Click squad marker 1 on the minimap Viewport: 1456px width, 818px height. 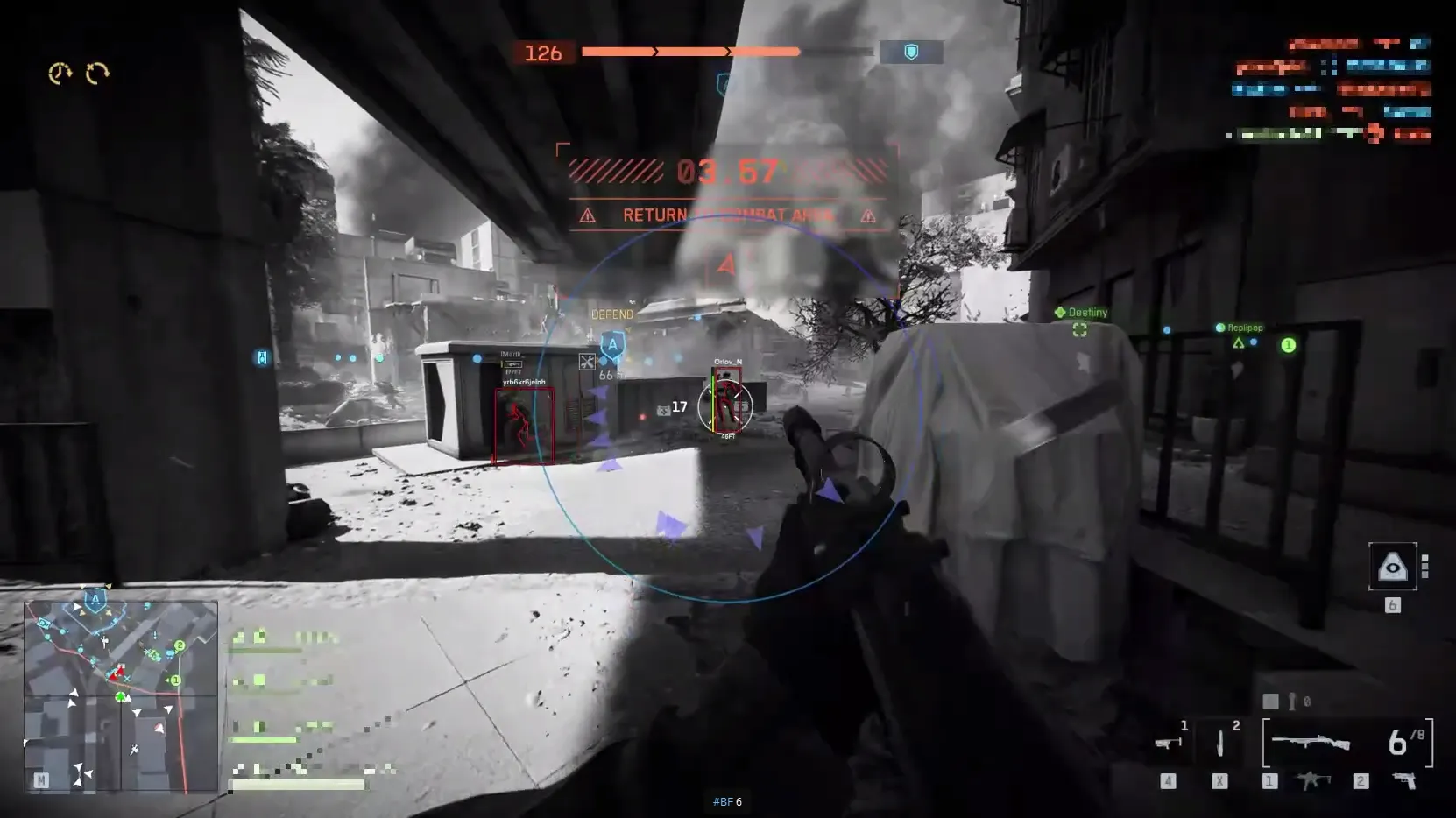[175, 680]
